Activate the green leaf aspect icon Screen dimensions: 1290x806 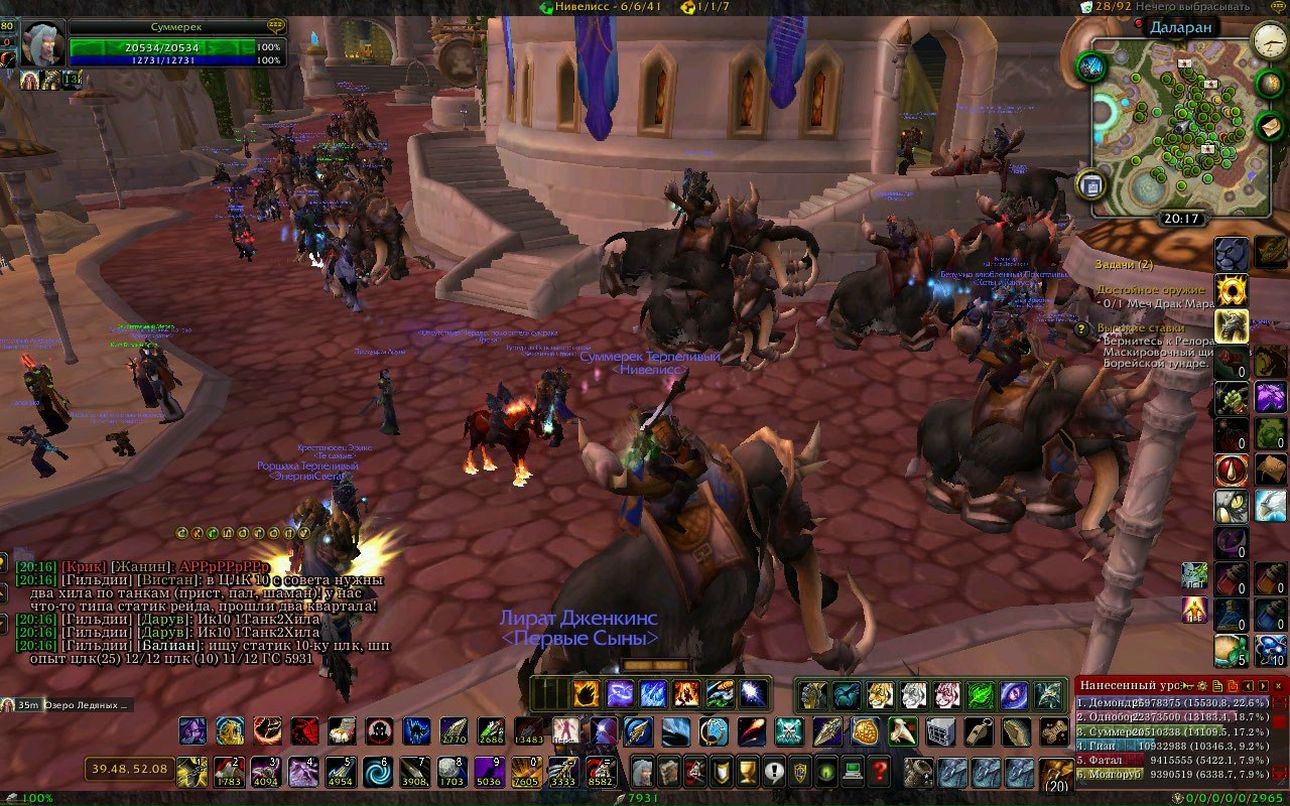click(980, 695)
